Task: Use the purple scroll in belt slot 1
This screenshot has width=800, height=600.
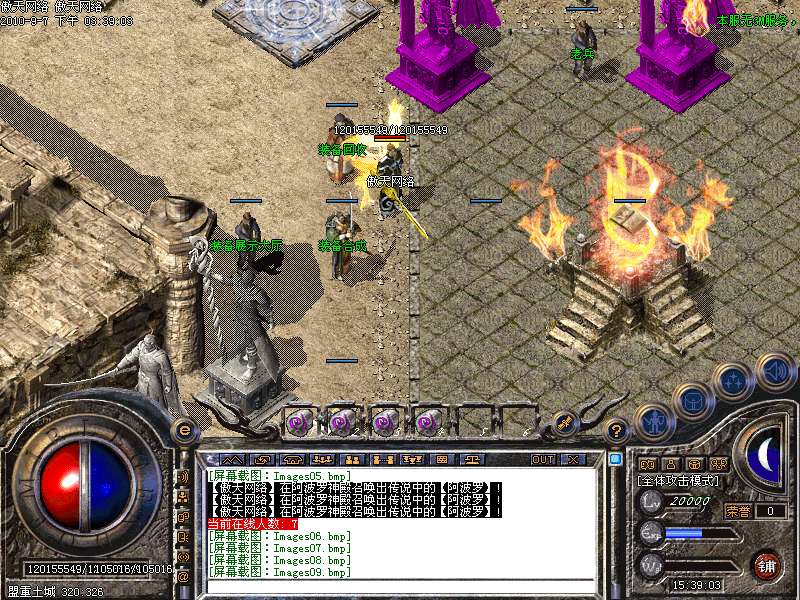Action: click(x=298, y=422)
